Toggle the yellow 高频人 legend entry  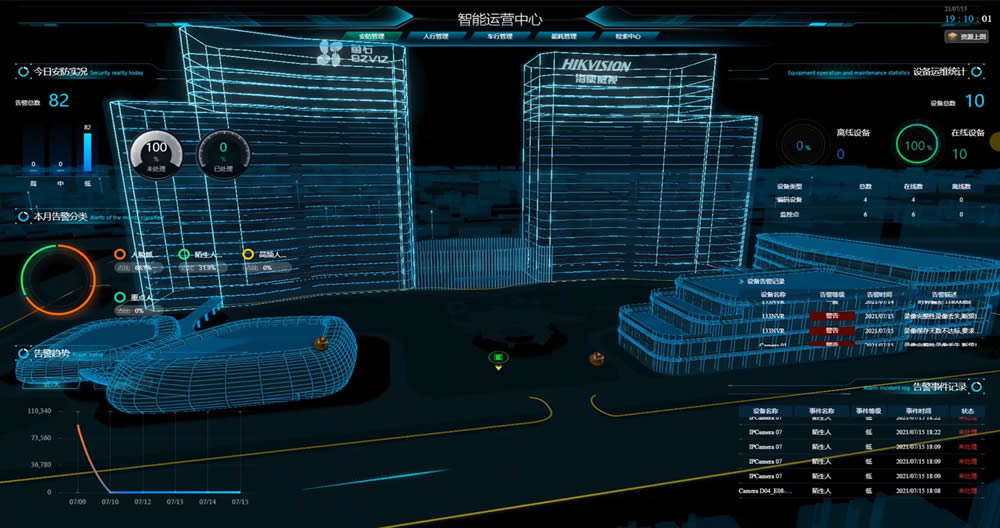[x=248, y=255]
